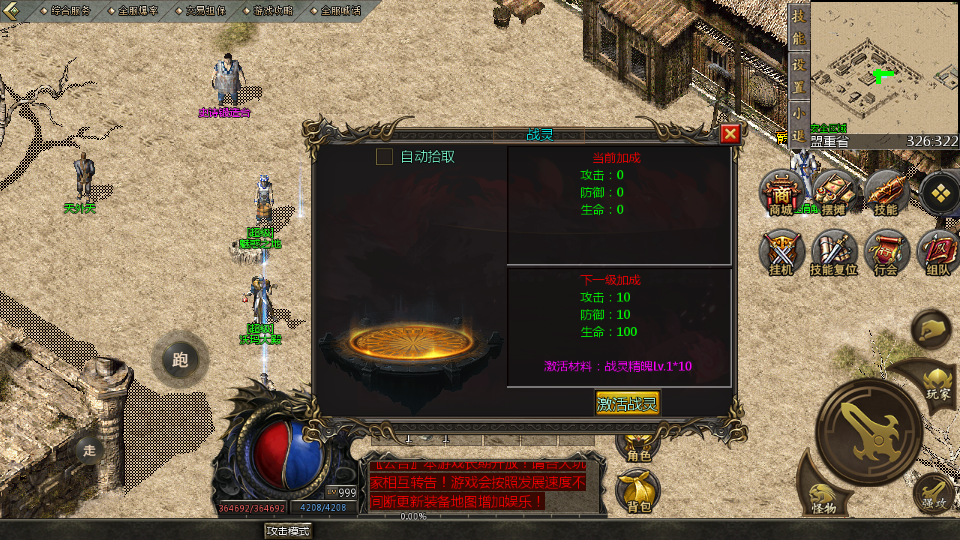Open the 行会 guild icon
This screenshot has width=960, height=540.
tap(885, 250)
